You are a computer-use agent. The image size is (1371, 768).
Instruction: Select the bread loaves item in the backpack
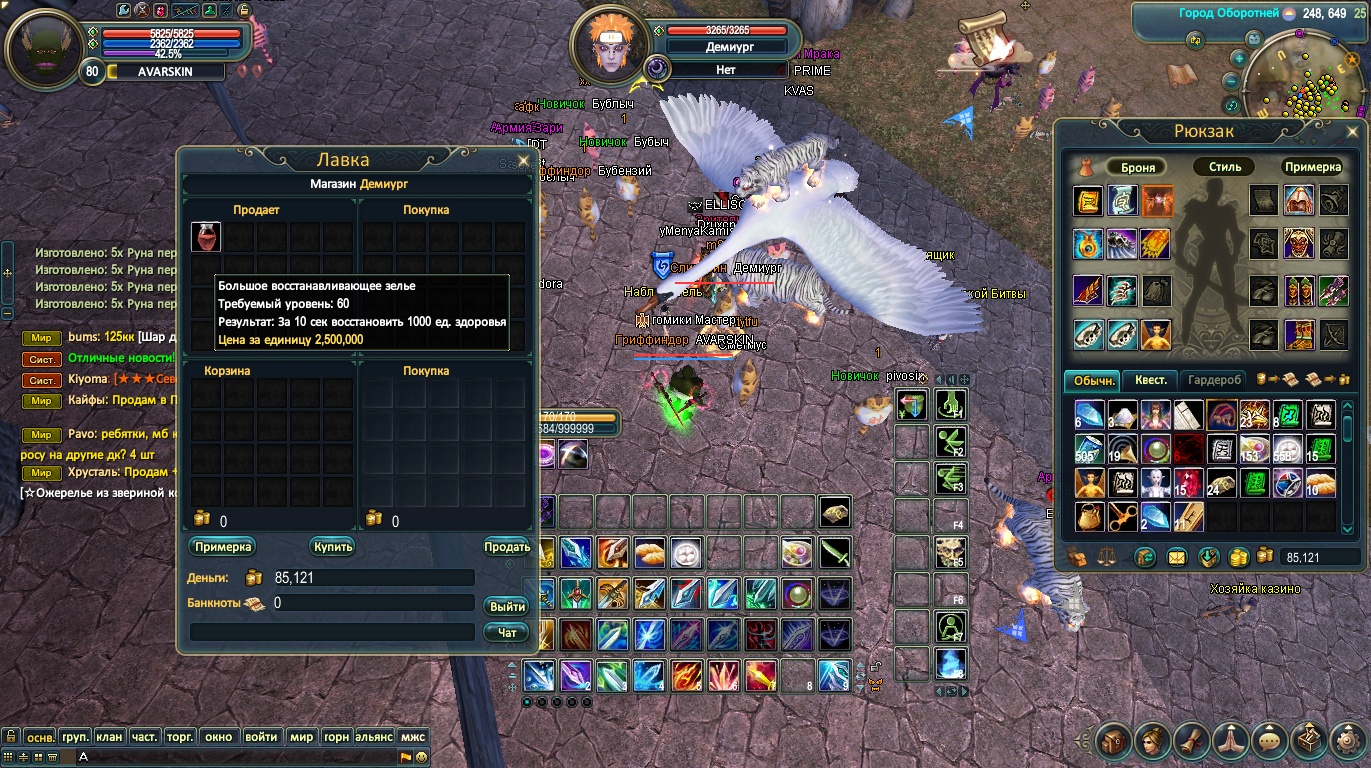click(x=1321, y=483)
